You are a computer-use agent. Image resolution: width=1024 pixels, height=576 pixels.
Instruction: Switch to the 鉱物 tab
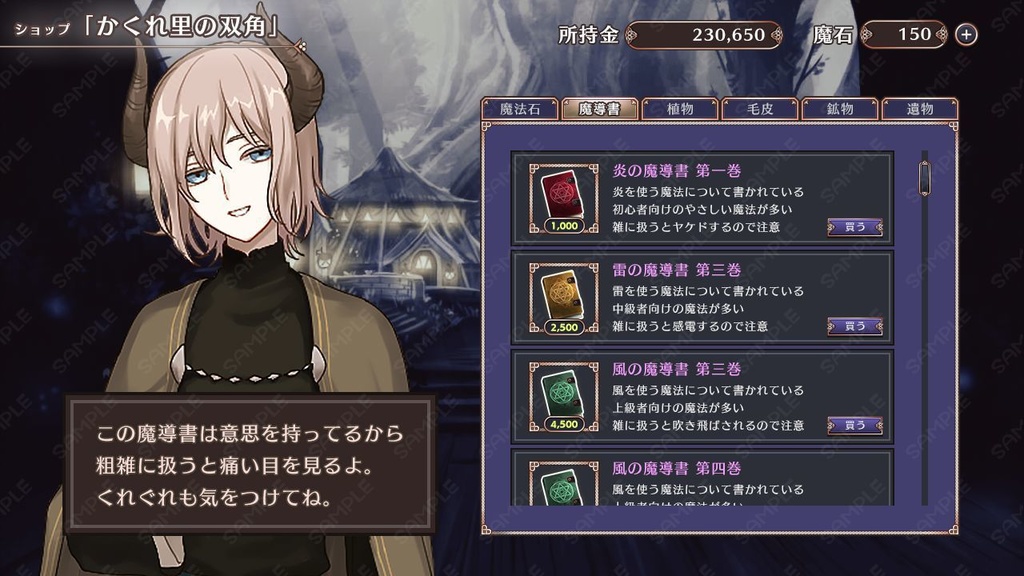[839, 110]
